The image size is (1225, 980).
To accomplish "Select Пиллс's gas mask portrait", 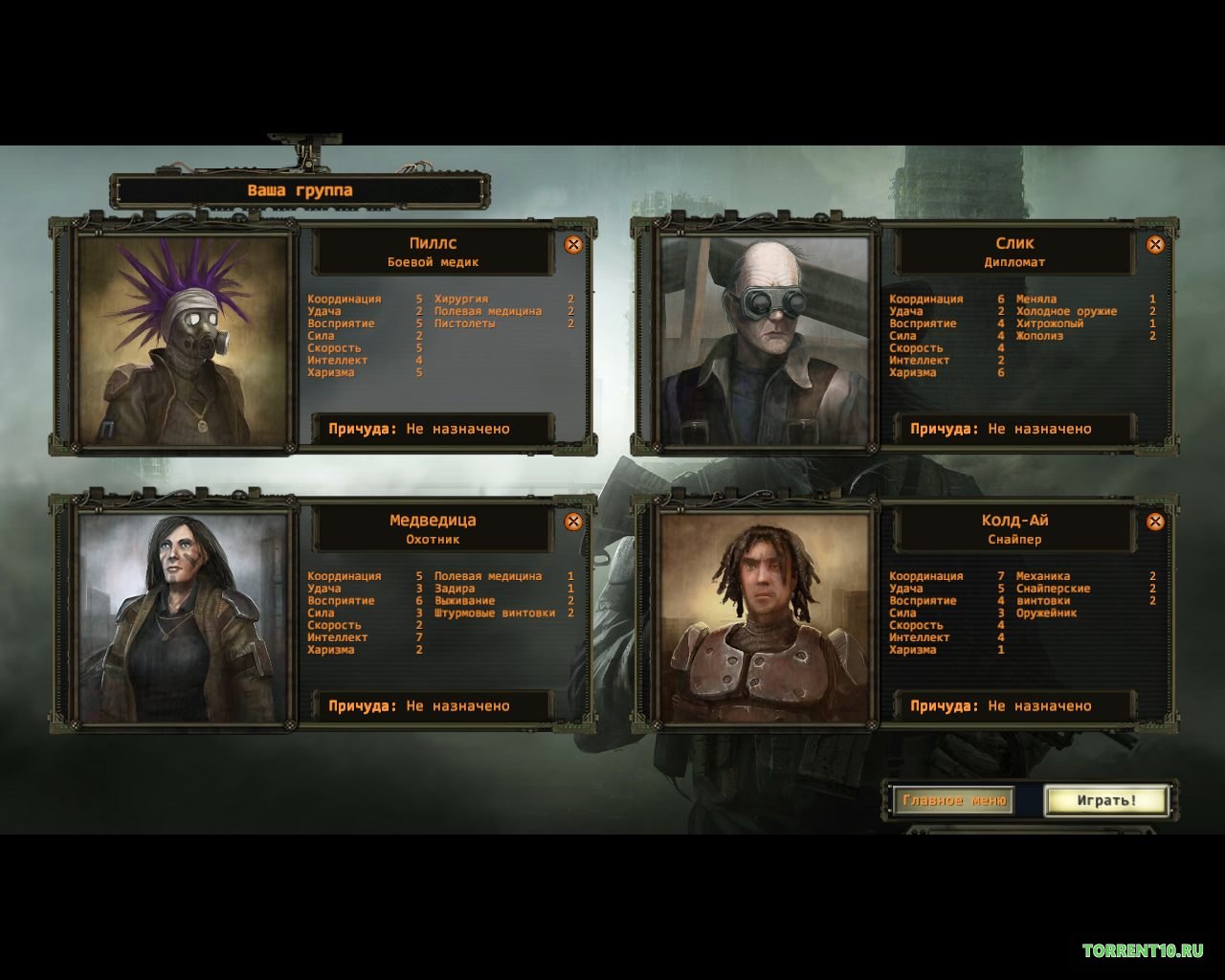I will point(183,341).
